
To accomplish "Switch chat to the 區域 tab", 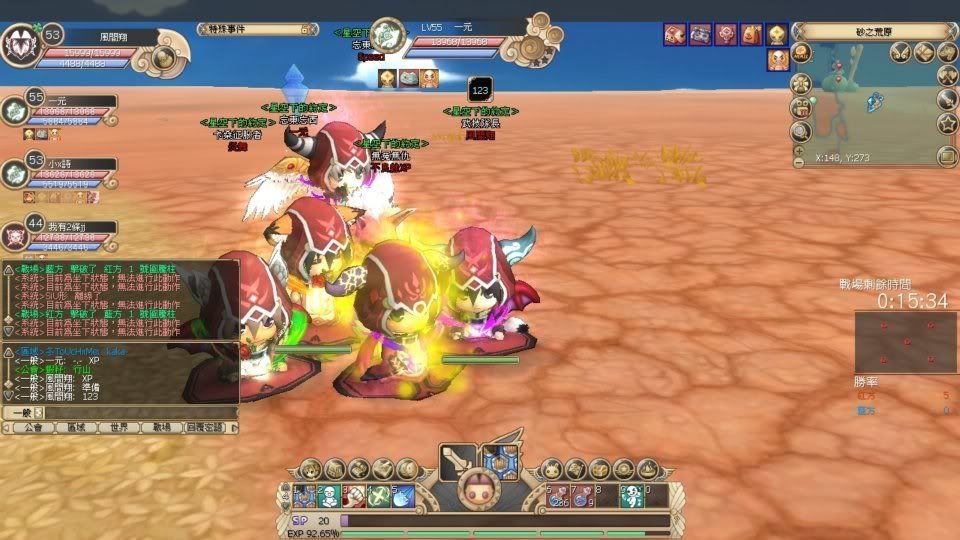I will (x=77, y=427).
